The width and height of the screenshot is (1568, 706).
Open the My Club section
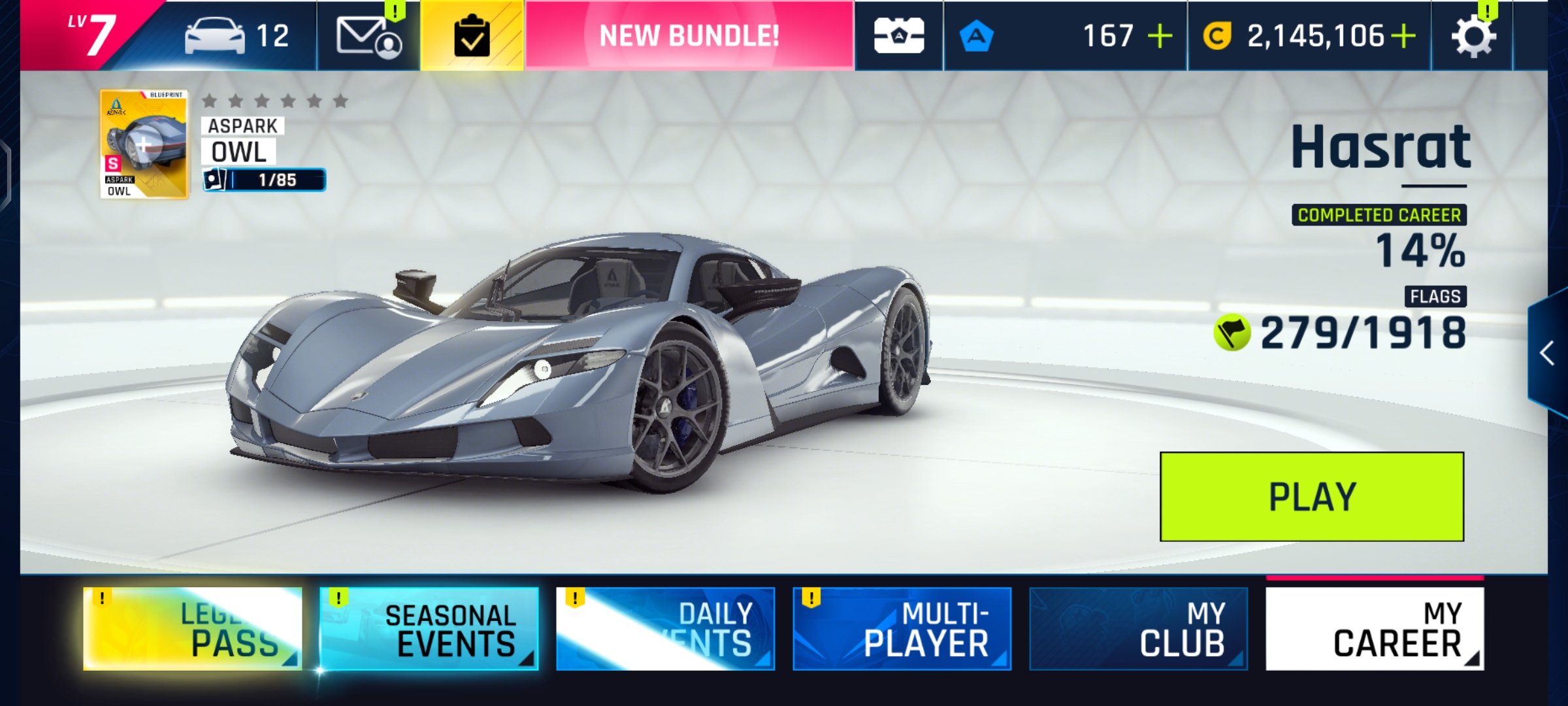pos(1138,629)
